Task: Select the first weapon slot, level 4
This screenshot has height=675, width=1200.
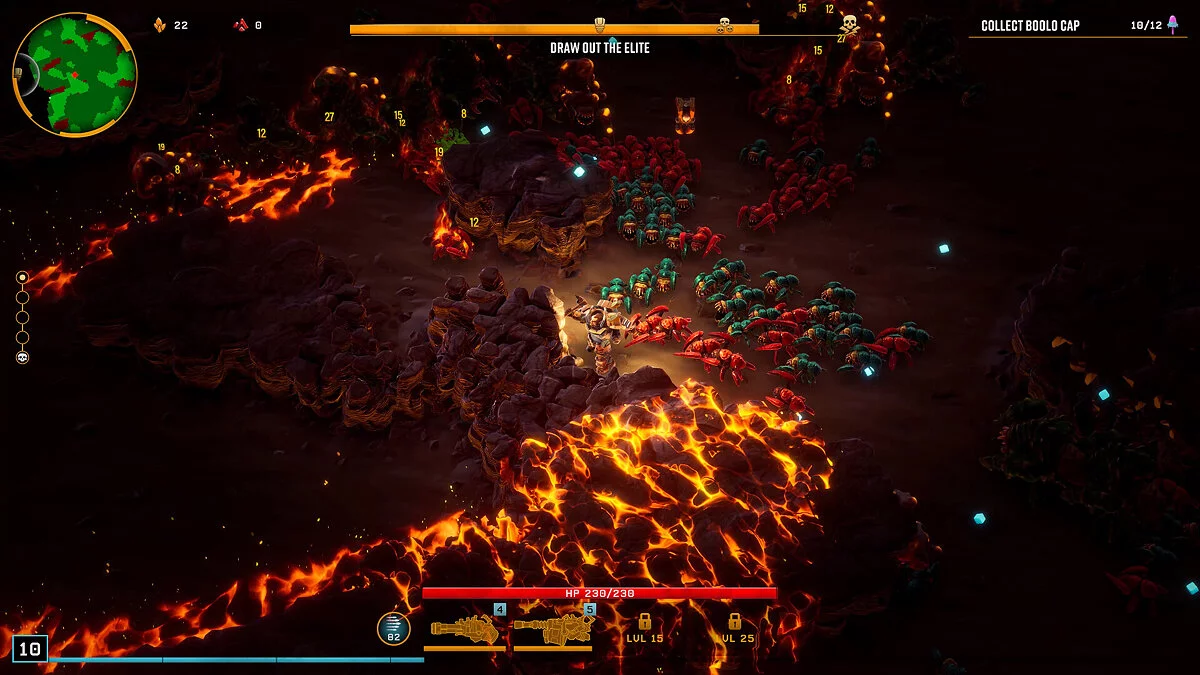Action: point(465,629)
